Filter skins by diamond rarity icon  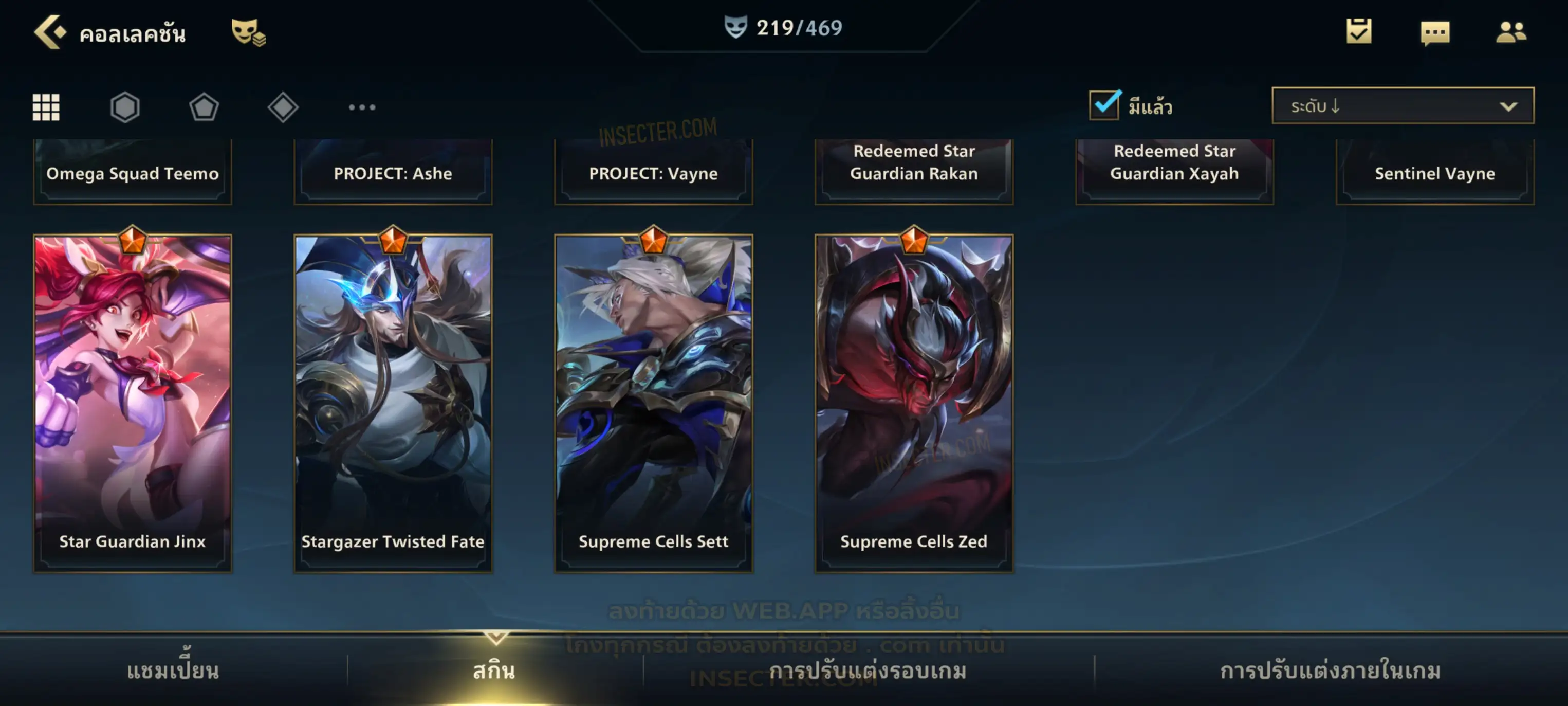pos(283,107)
